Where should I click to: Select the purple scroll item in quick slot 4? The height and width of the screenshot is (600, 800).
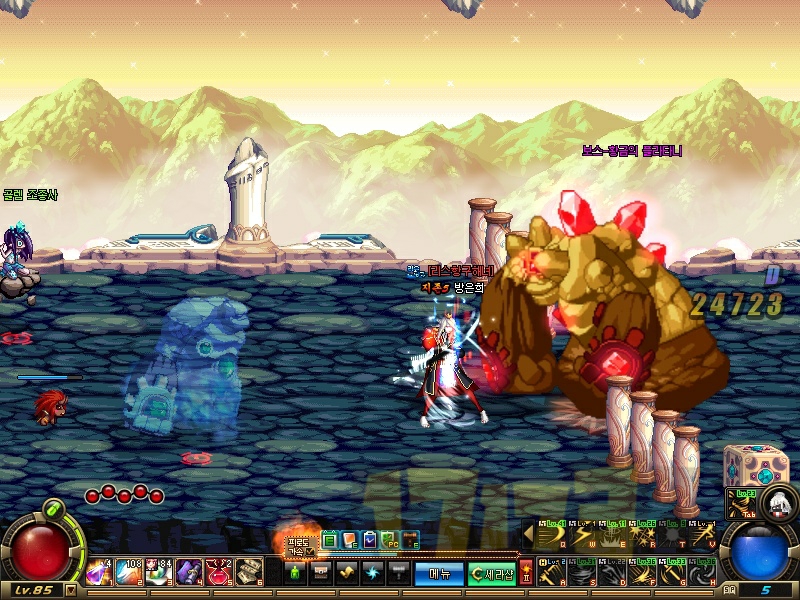point(188,572)
